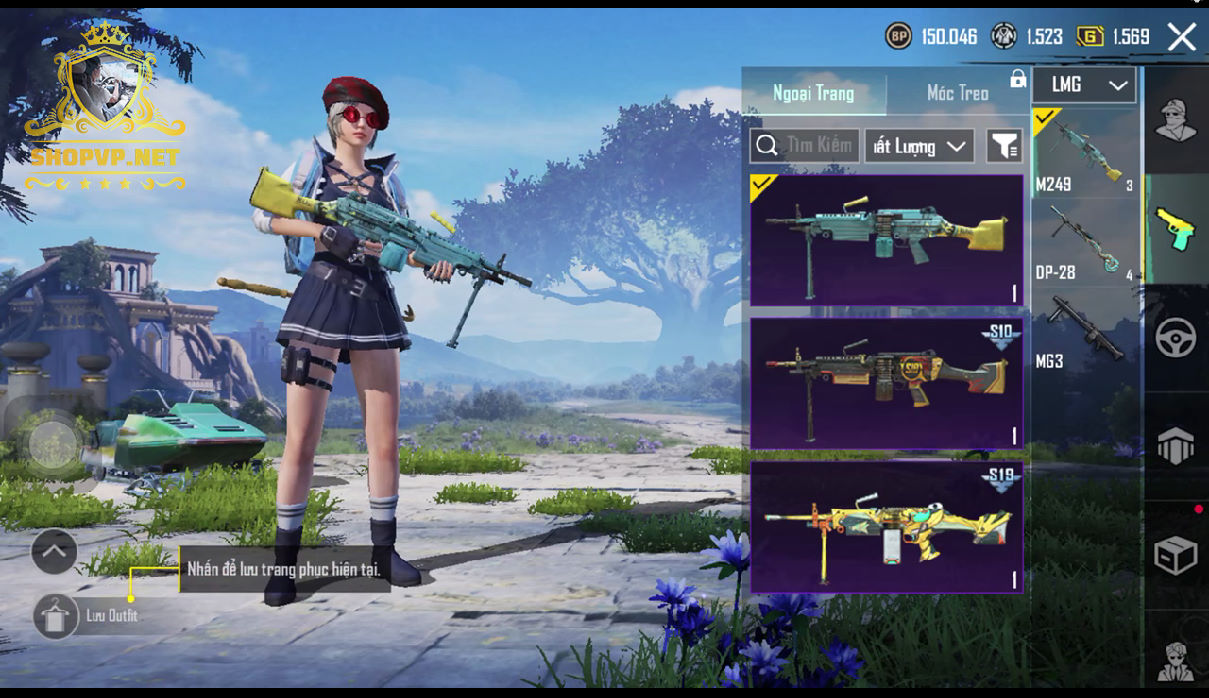The image size is (1209, 698).
Task: Open the steering wheel vehicle category
Action: [1176, 338]
